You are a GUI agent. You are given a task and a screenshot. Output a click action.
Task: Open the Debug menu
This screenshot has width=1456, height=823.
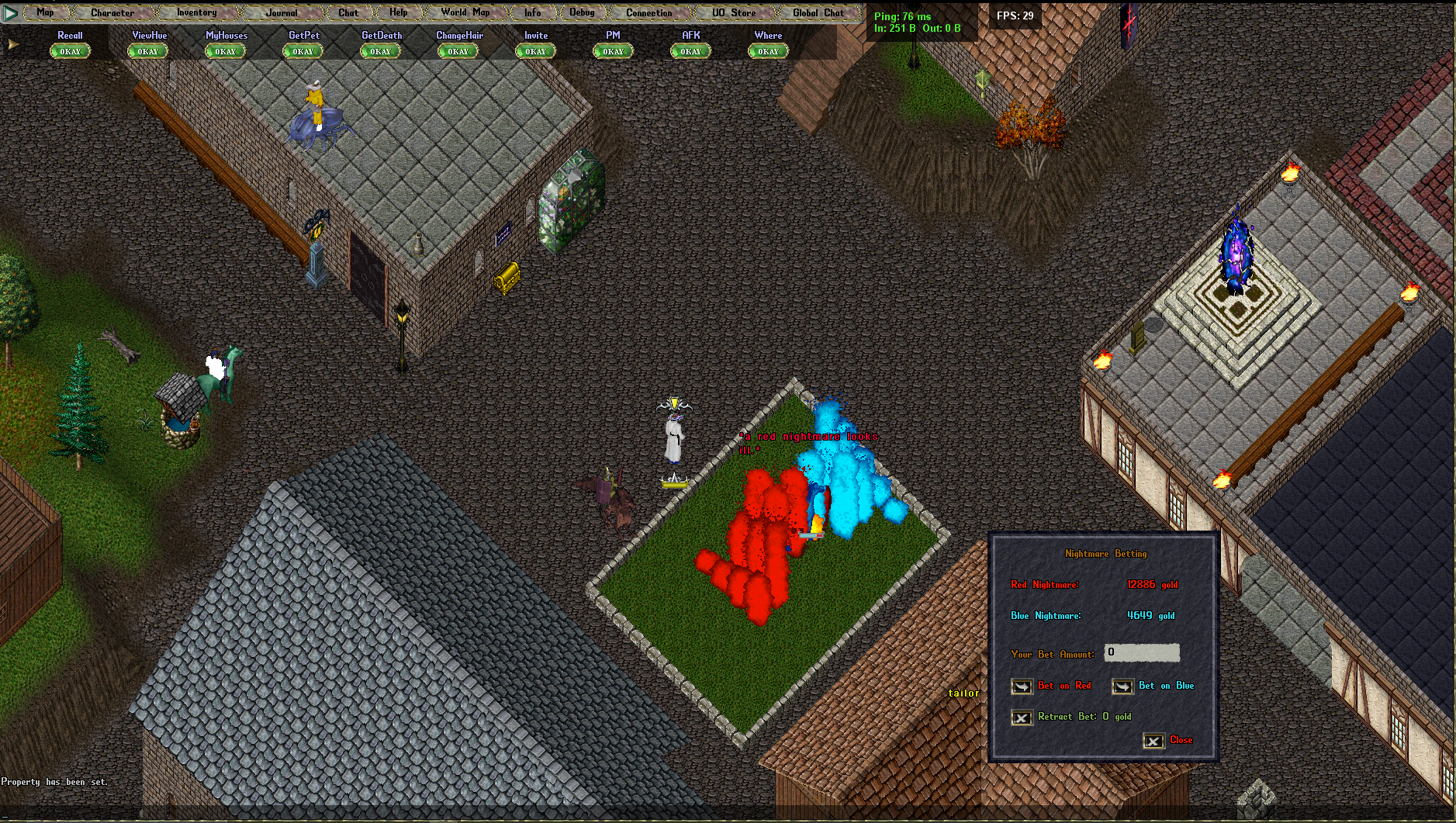coord(582,12)
